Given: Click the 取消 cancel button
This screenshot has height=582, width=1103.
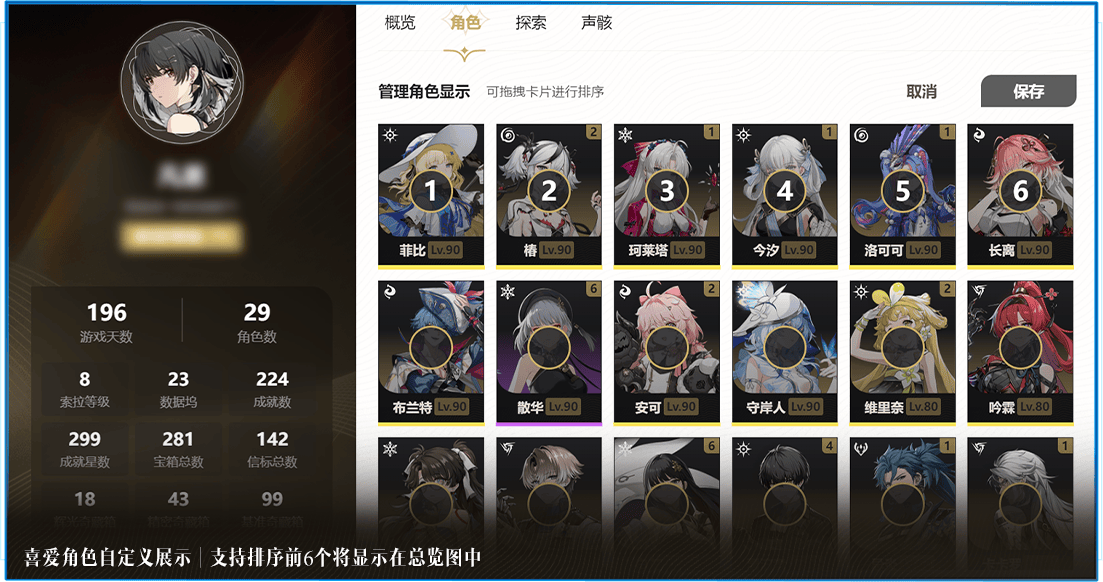Looking at the screenshot, I should 921,91.
